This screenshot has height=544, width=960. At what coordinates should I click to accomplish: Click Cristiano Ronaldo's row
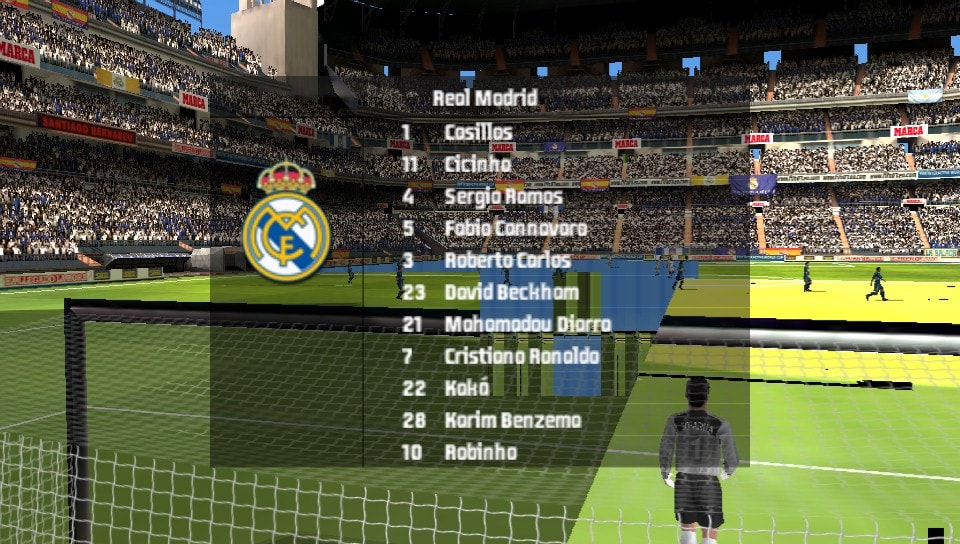tap(521, 356)
